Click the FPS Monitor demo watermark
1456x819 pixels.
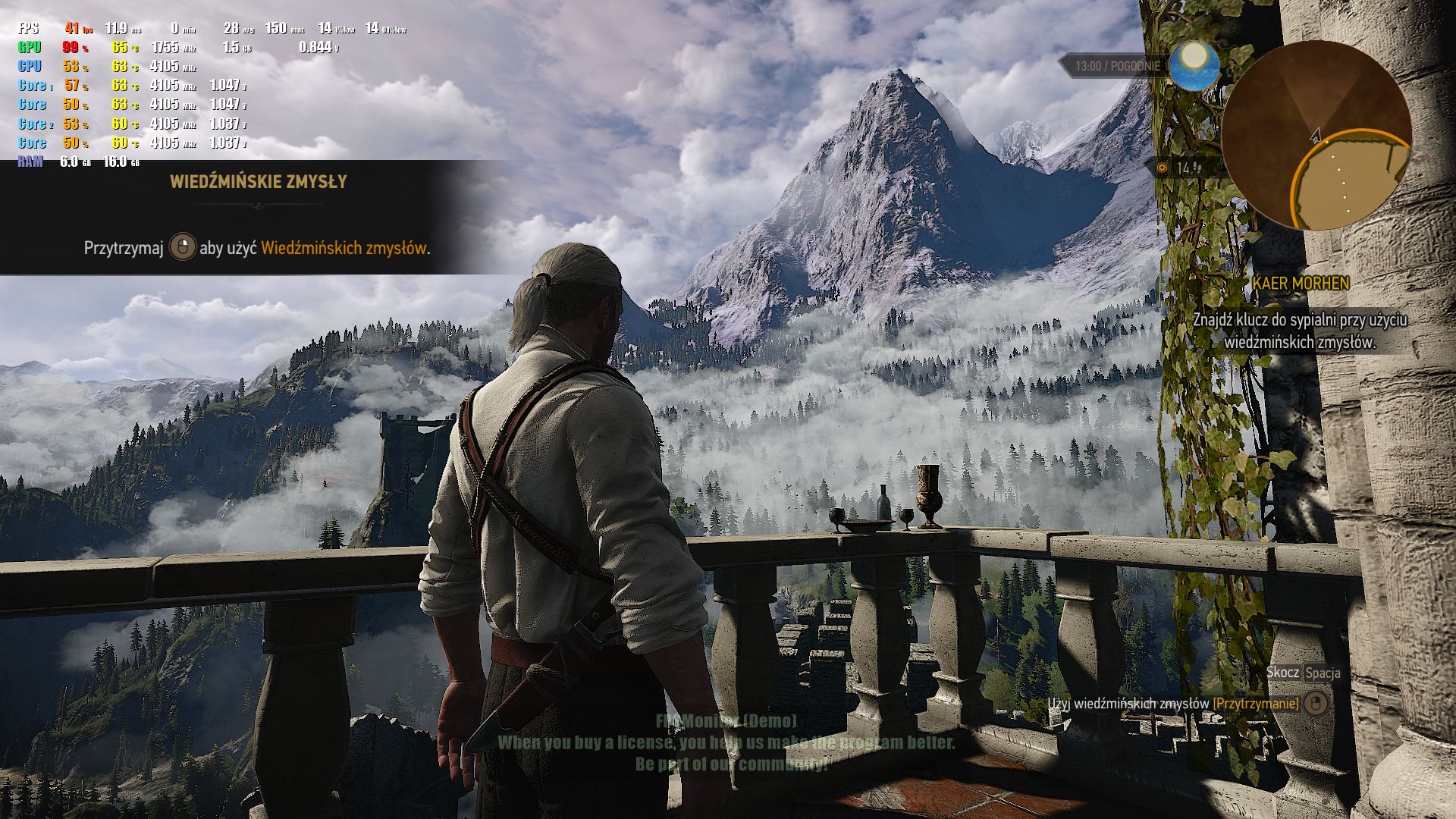pyautogui.click(x=726, y=742)
